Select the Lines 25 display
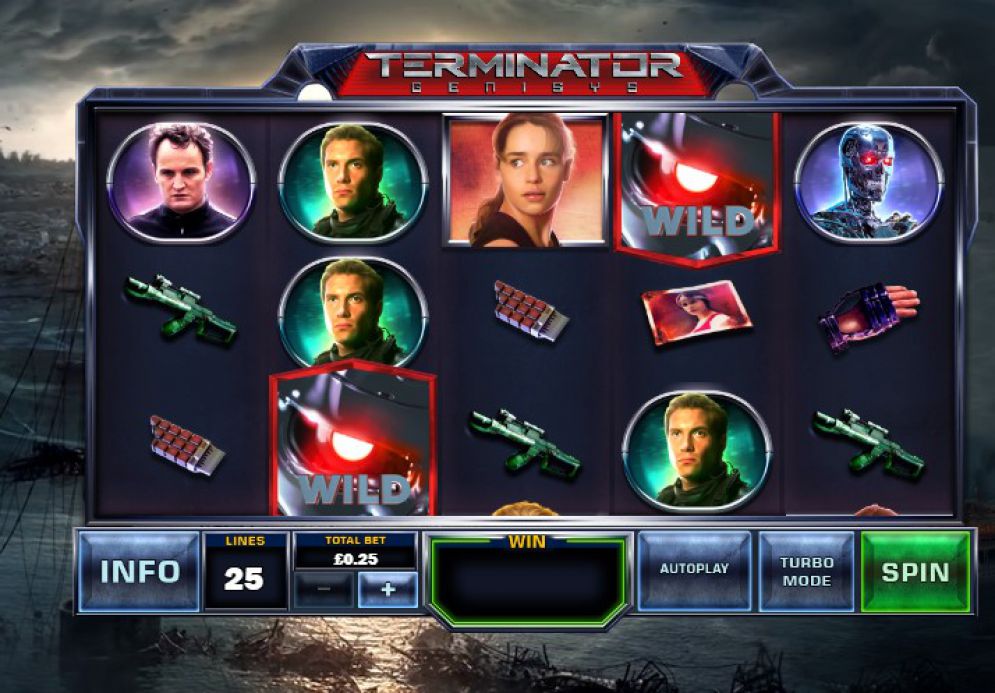The width and height of the screenshot is (995, 693). (245, 572)
